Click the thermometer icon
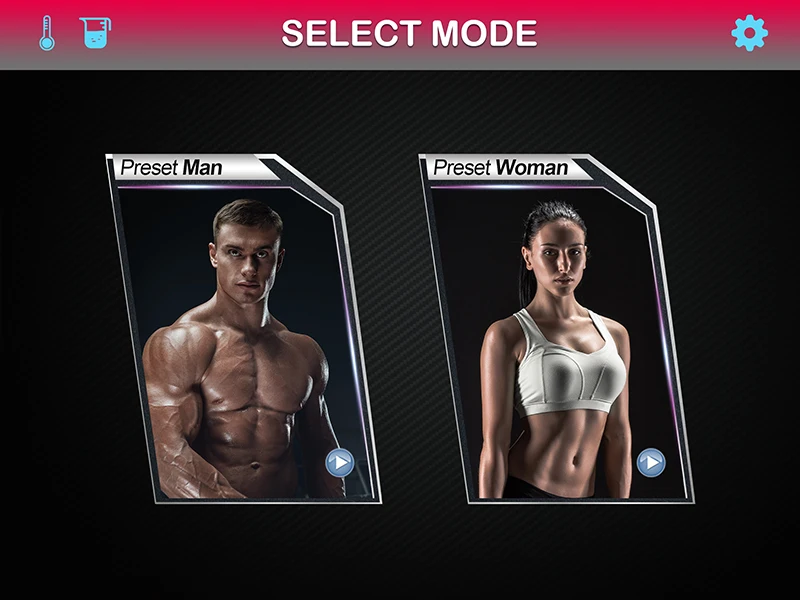 pos(47,34)
